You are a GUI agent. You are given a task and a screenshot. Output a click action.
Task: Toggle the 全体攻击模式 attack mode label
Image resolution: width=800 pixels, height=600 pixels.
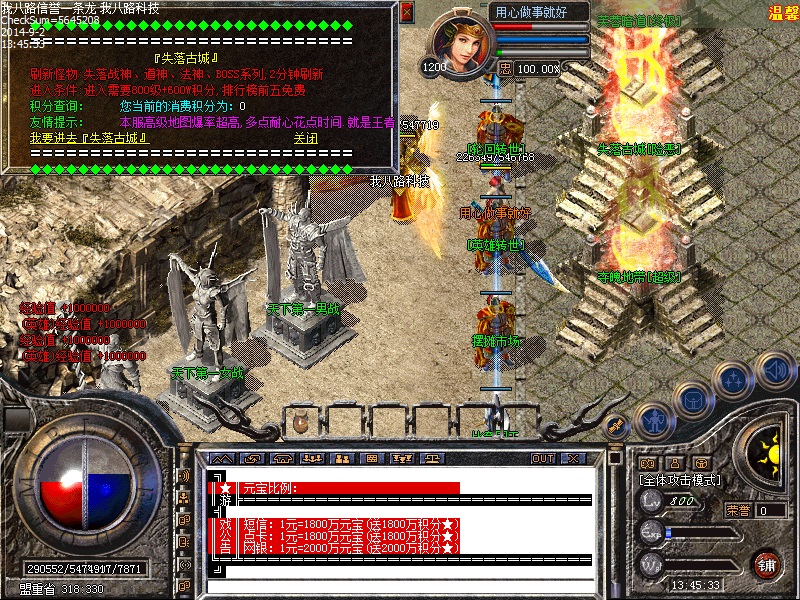pos(680,480)
